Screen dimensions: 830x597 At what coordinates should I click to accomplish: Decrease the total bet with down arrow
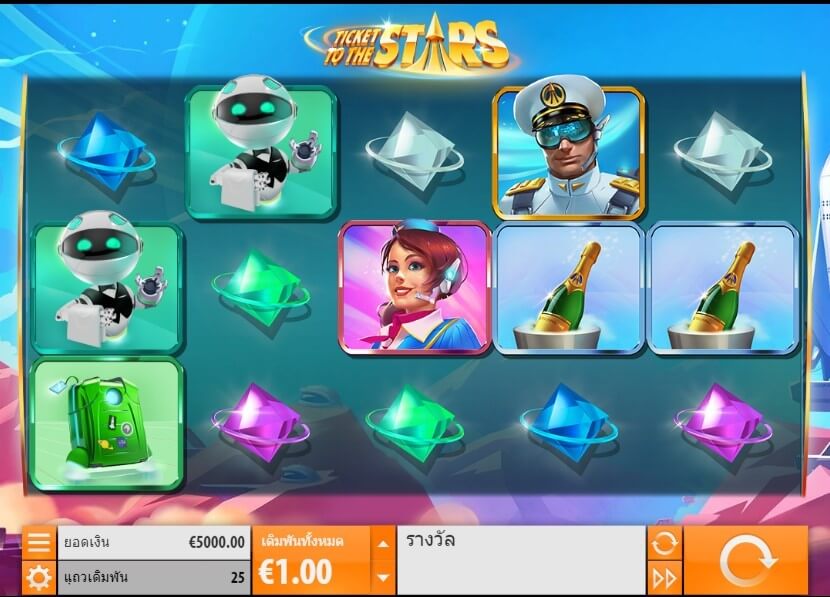[x=384, y=577]
